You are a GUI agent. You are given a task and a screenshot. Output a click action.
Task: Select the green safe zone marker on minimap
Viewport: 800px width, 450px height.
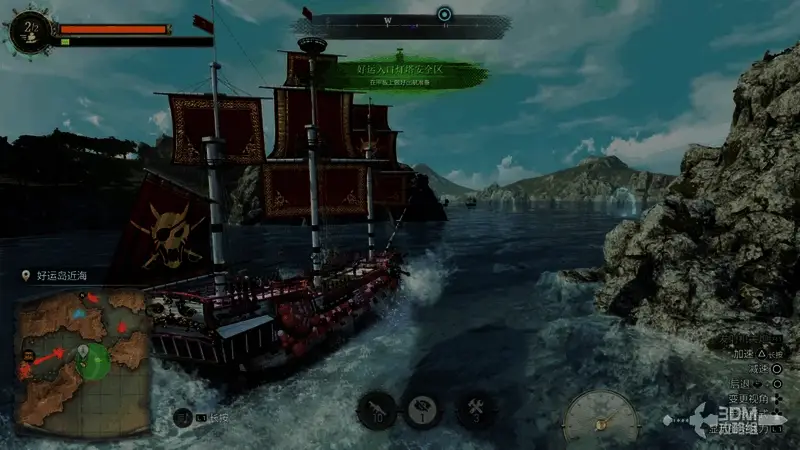pos(93,360)
